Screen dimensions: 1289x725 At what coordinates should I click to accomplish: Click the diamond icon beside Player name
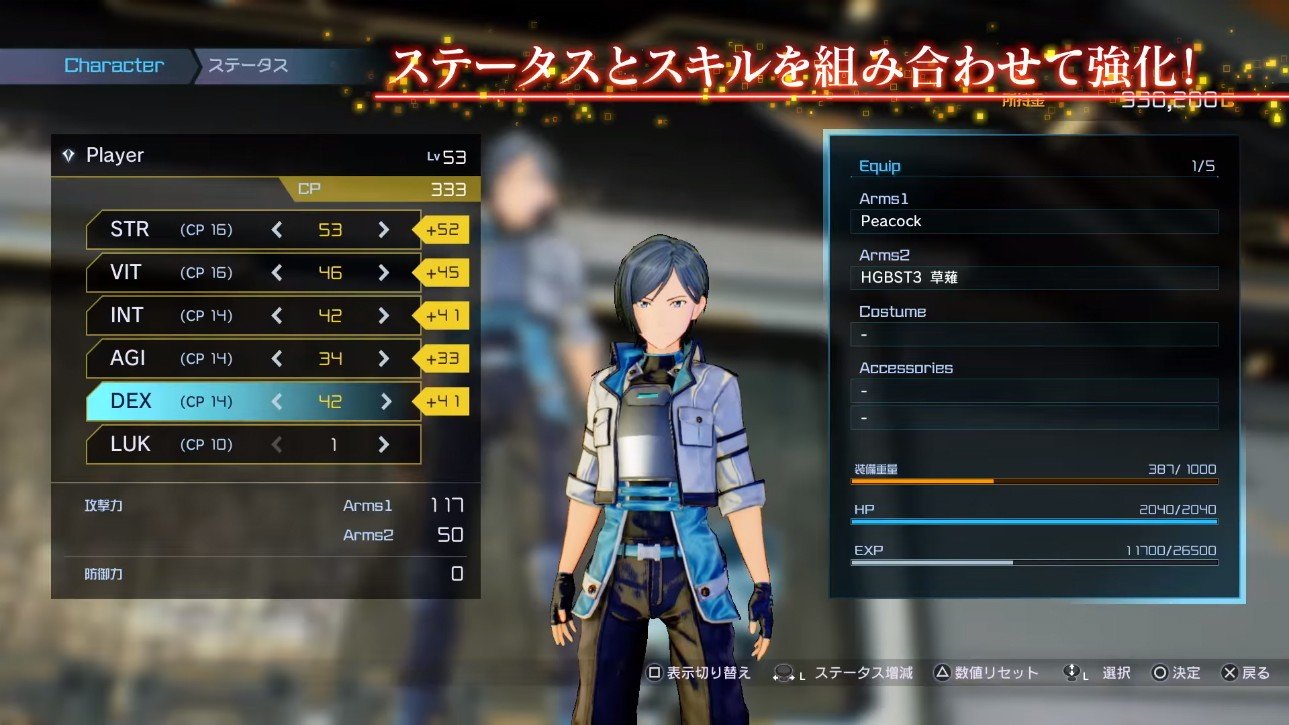[x=68, y=155]
